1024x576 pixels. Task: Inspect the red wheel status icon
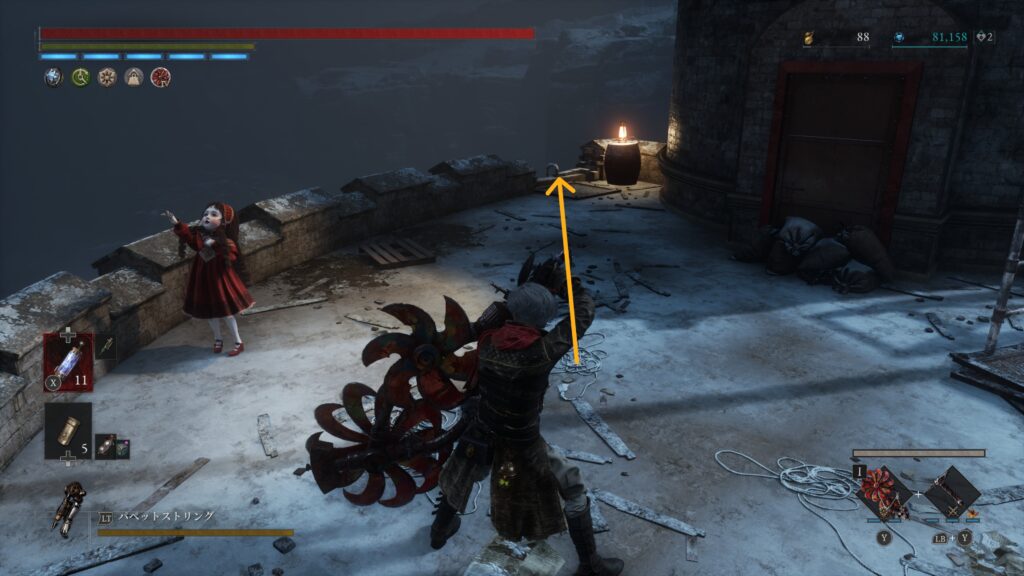[159, 77]
